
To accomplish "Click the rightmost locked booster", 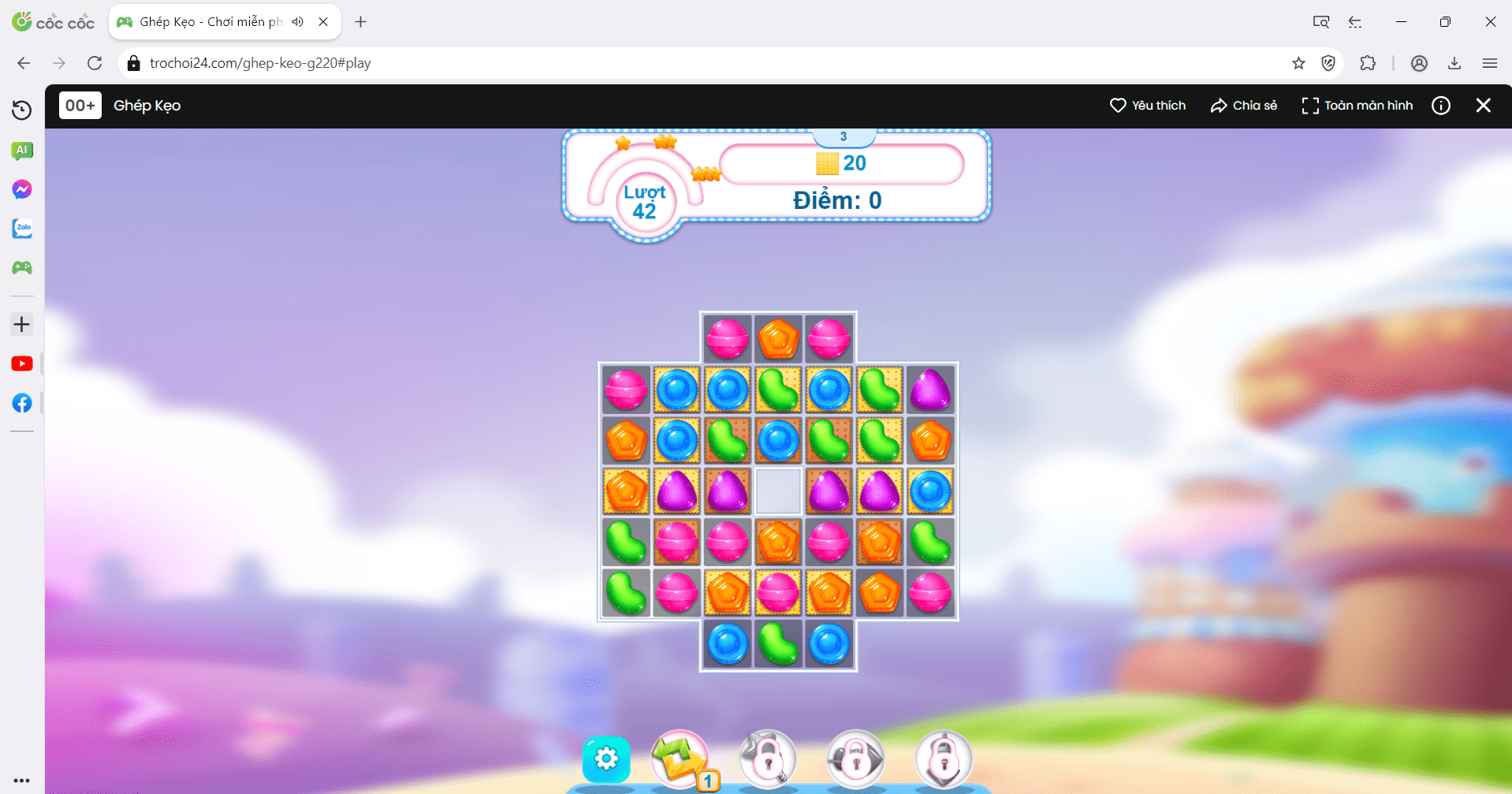I will pyautogui.click(x=943, y=758).
